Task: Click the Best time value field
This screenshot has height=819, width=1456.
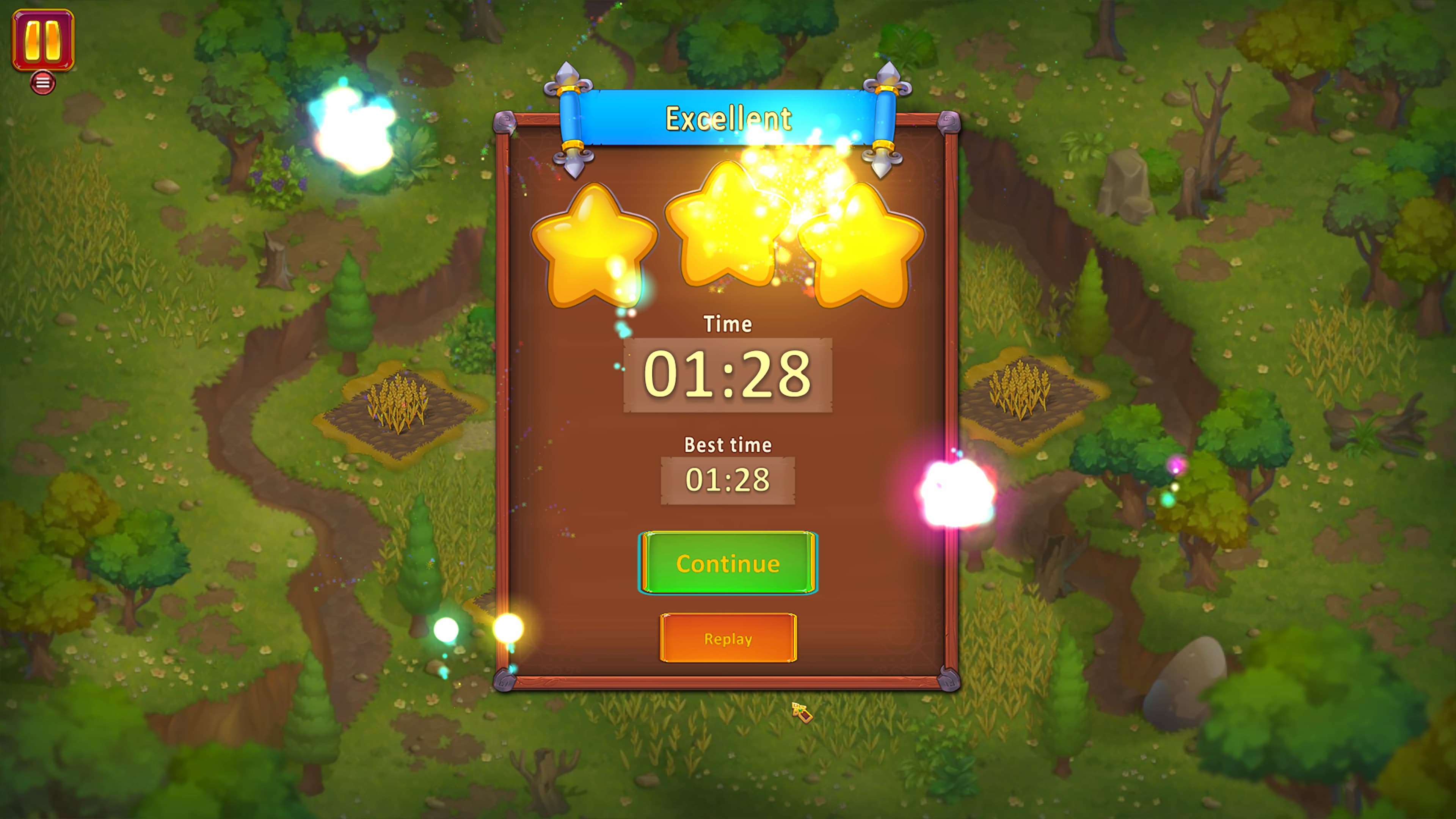Action: [728, 479]
